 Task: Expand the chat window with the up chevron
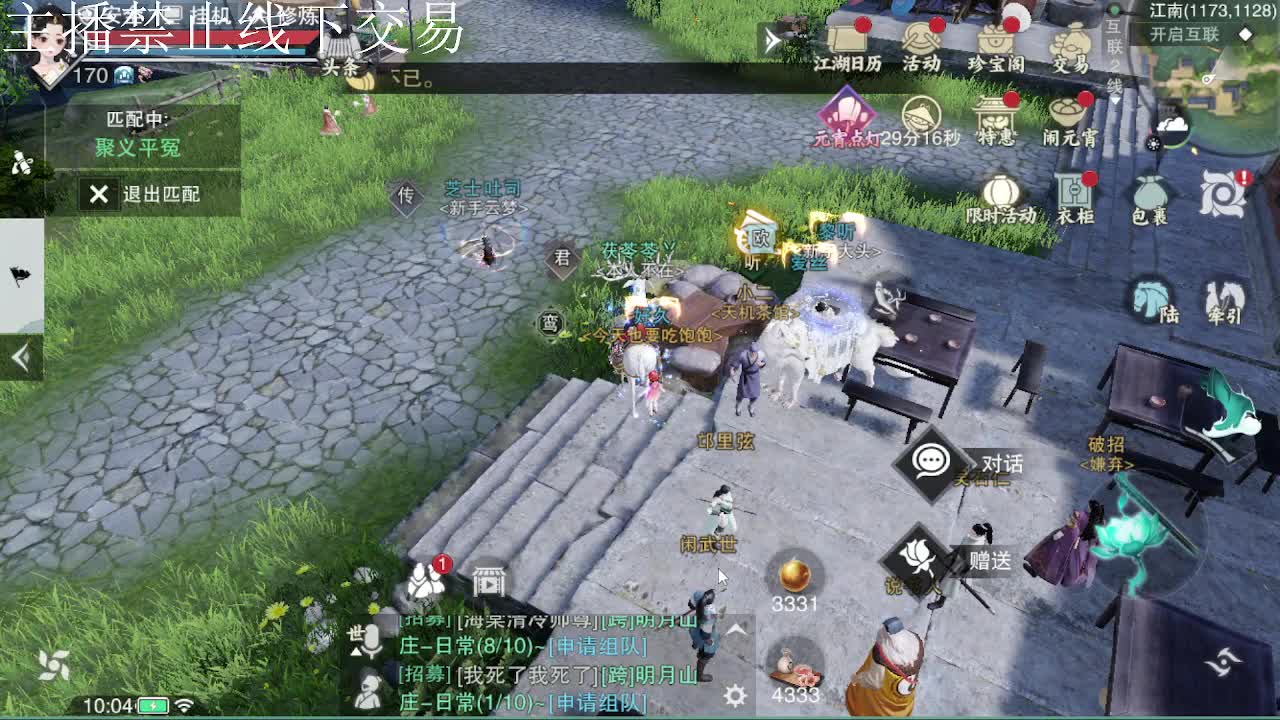click(734, 629)
